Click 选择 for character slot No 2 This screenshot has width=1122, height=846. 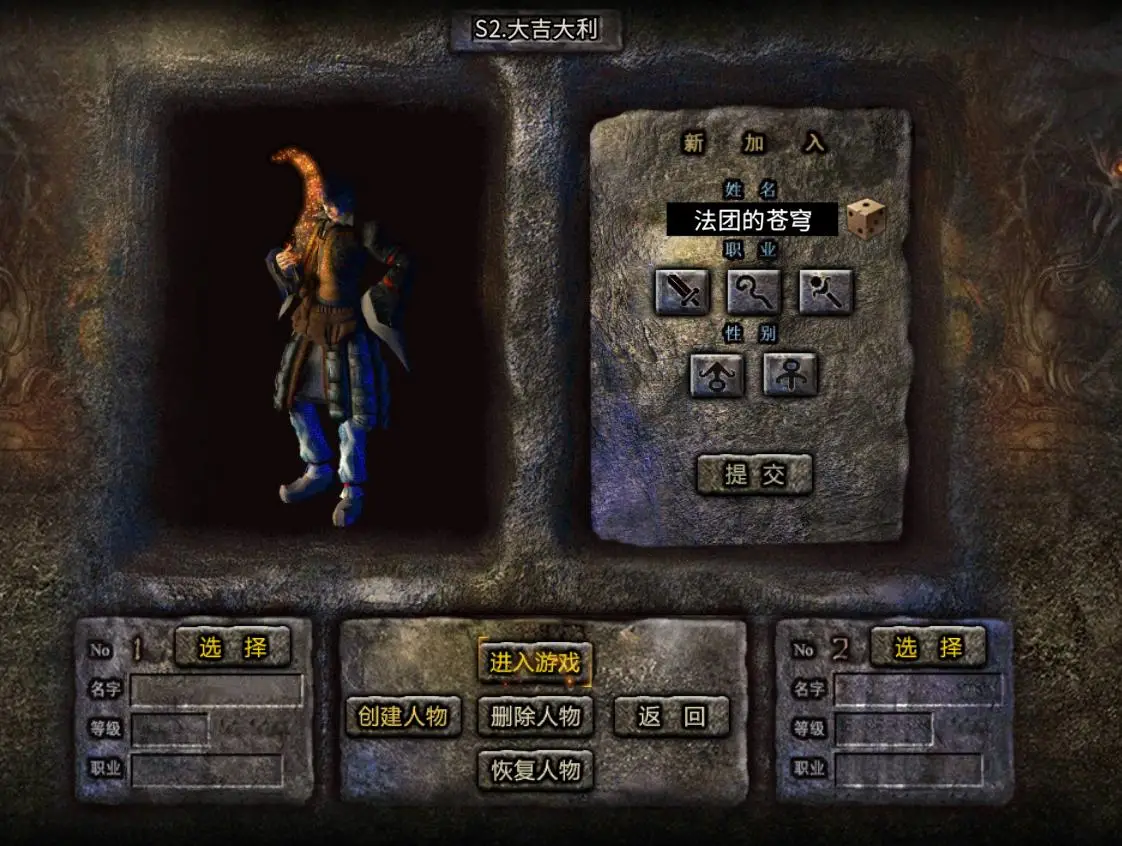click(x=928, y=647)
